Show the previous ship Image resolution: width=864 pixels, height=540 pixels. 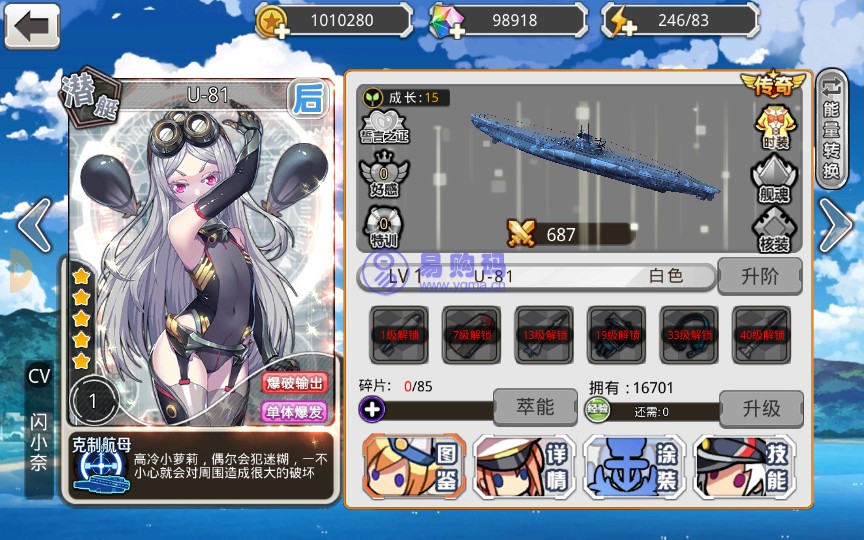(33, 225)
